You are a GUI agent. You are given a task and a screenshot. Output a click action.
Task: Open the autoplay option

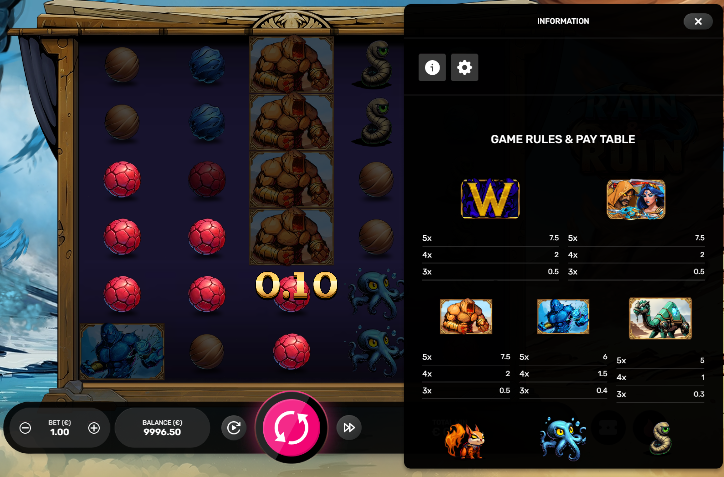[x=233, y=427]
